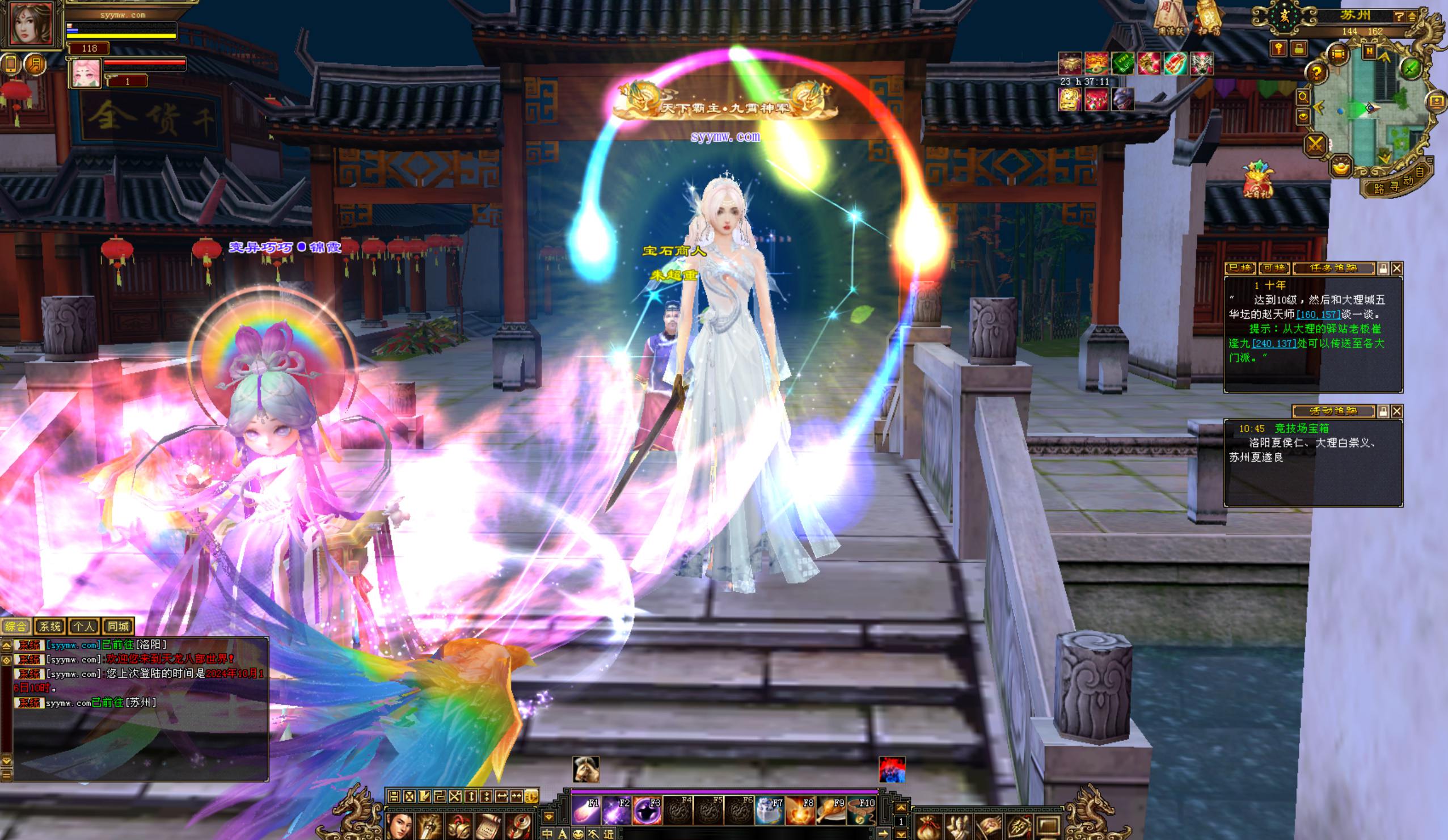The width and height of the screenshot is (1448, 840).
Task: Use the F3 purple orb skill
Action: click(x=647, y=810)
